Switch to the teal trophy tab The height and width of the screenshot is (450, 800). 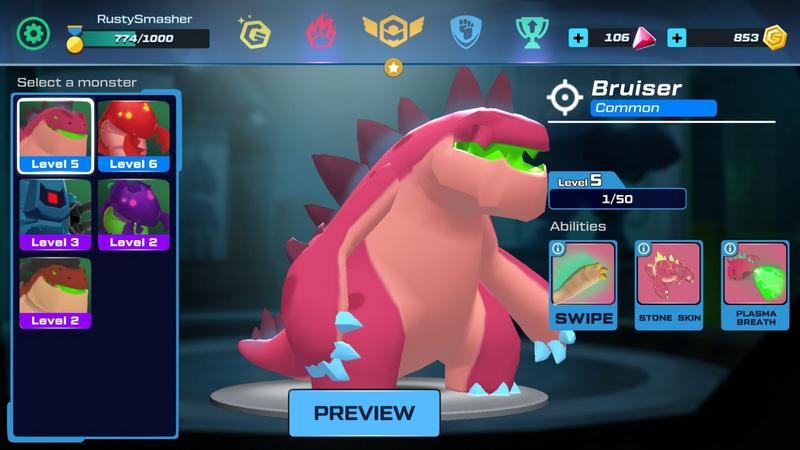pyautogui.click(x=530, y=34)
